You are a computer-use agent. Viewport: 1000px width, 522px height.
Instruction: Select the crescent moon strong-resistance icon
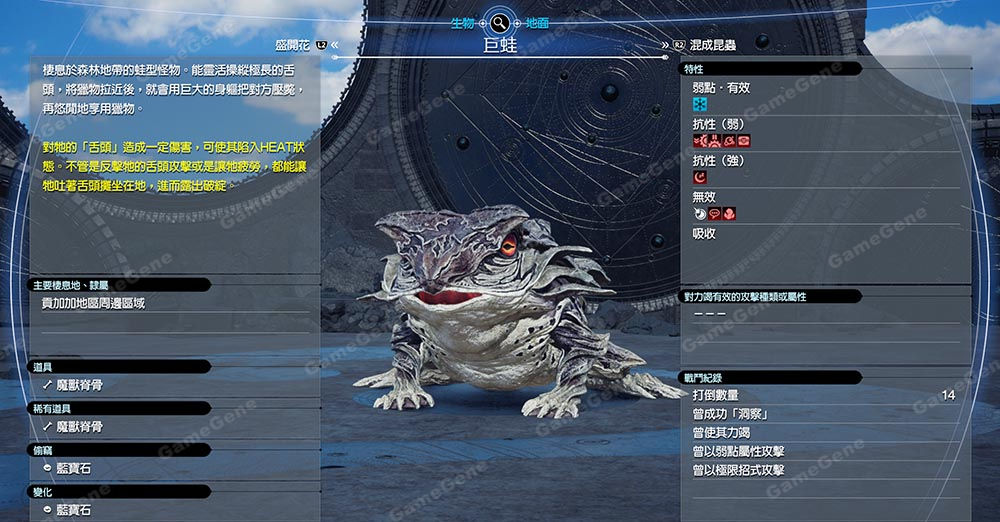[x=700, y=177]
